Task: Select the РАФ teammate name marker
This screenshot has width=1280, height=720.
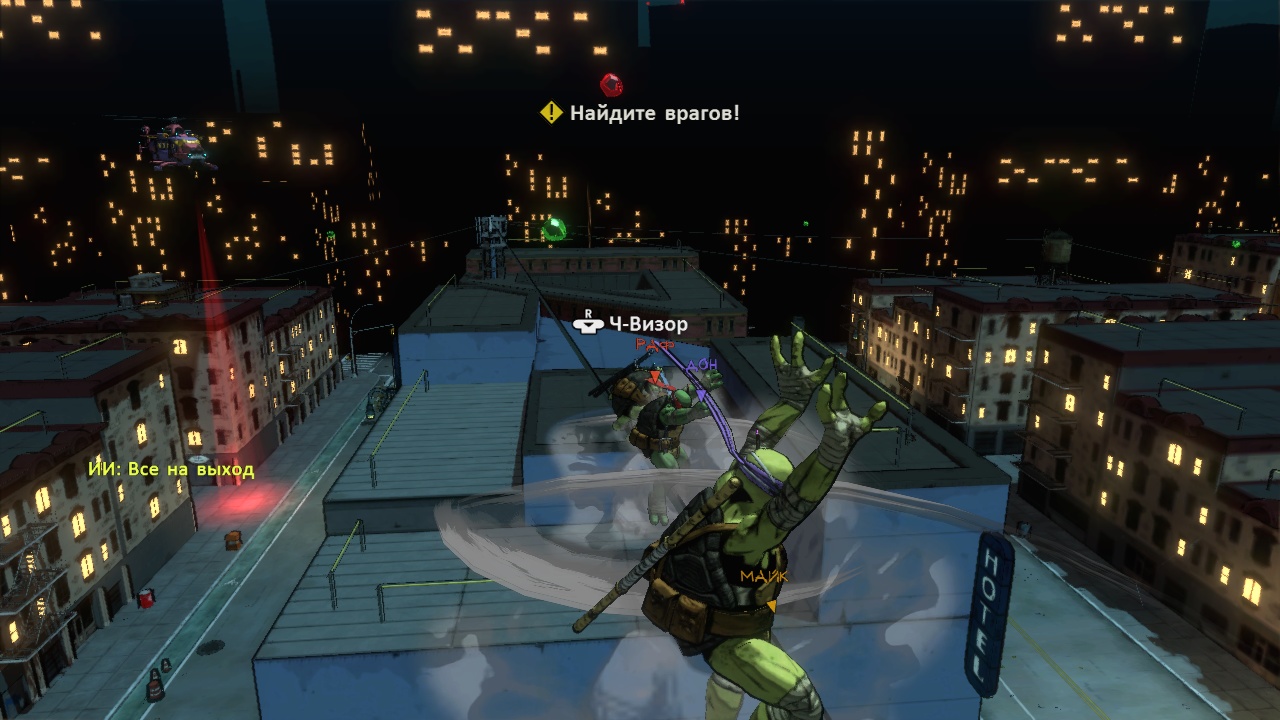Action: (x=655, y=346)
